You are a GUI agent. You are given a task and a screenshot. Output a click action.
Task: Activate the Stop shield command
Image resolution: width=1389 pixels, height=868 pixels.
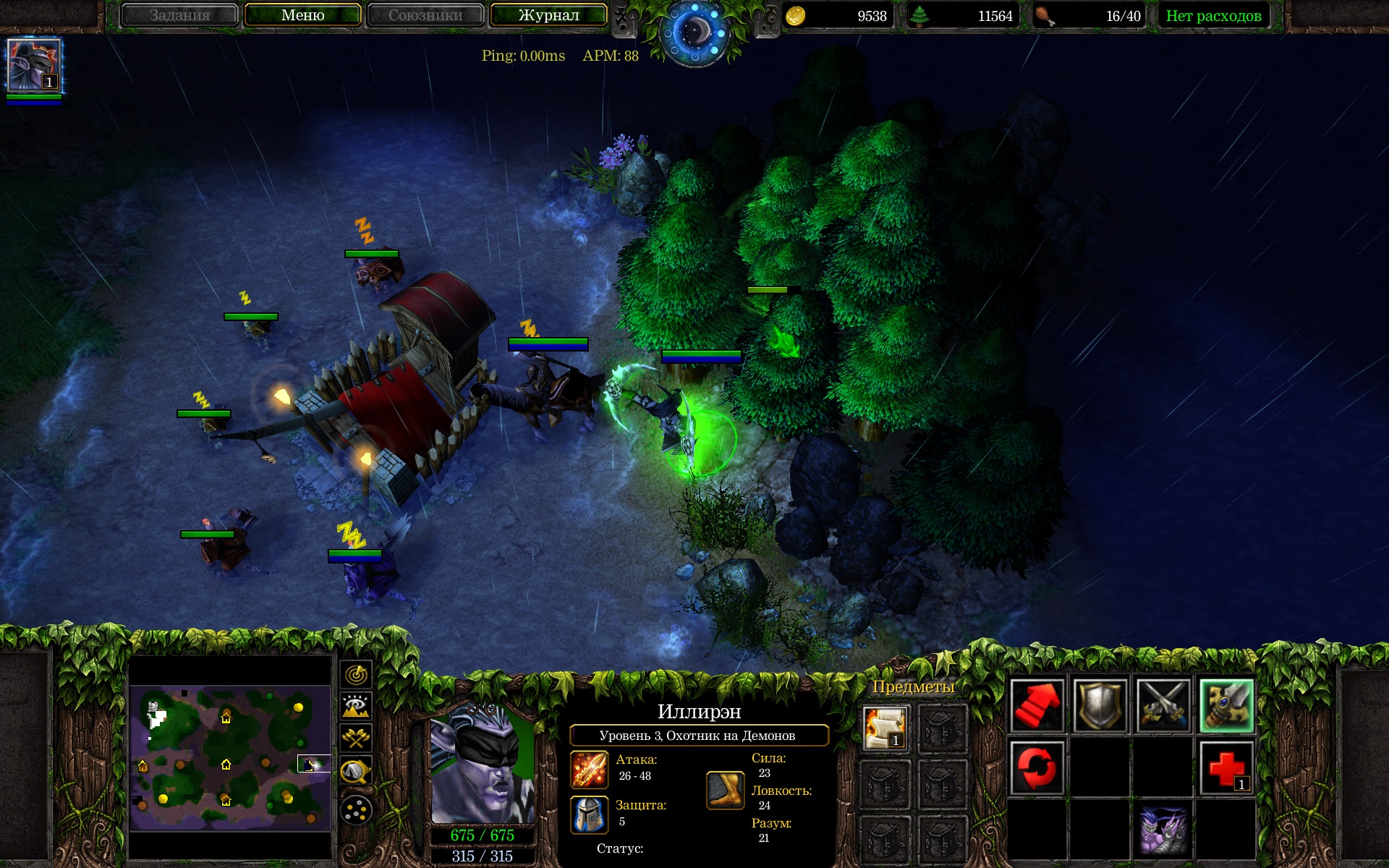click(x=1100, y=706)
